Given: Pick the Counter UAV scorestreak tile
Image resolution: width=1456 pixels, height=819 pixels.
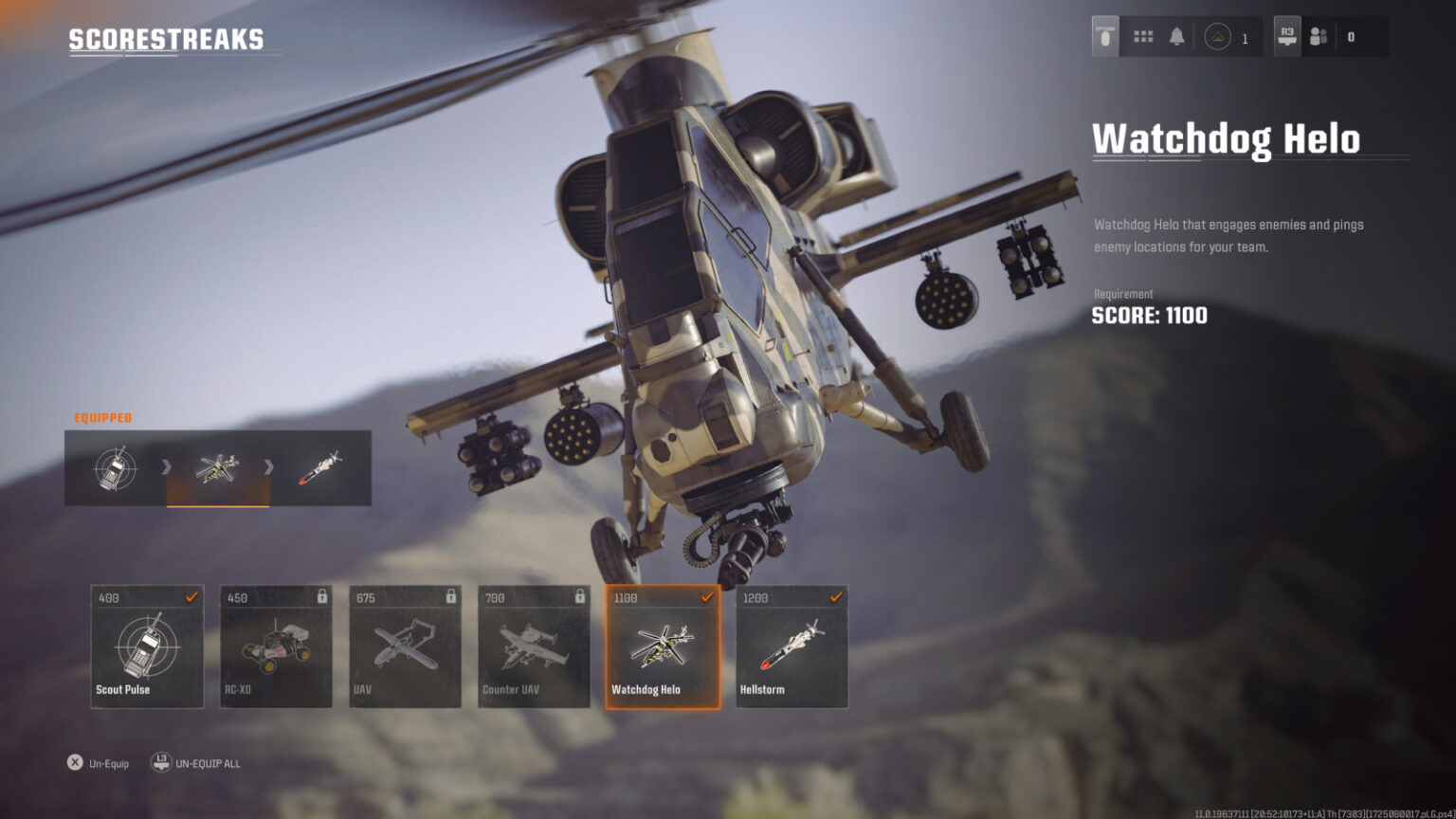Looking at the screenshot, I should (534, 646).
